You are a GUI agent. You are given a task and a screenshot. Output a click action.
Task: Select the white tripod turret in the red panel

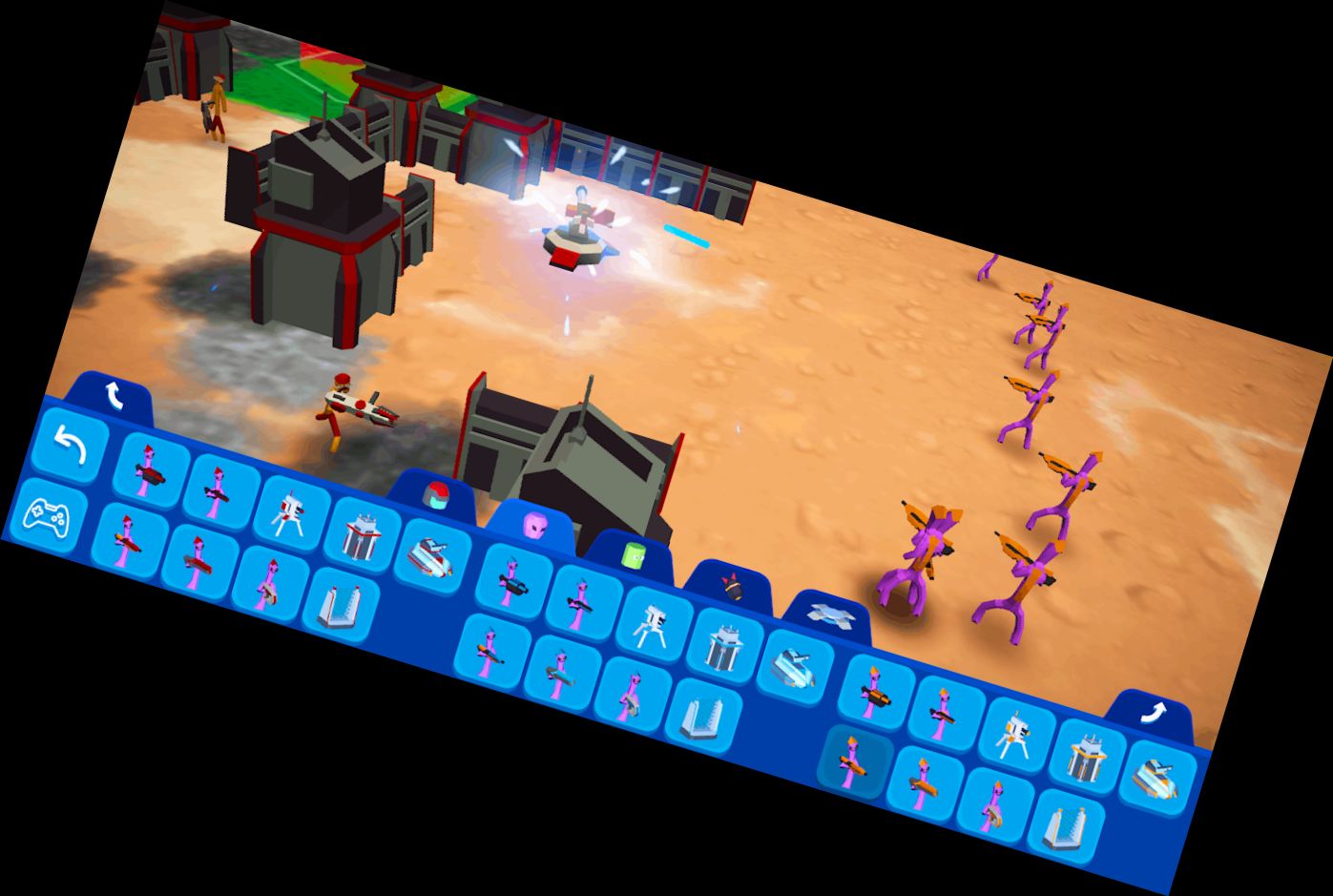[290, 511]
